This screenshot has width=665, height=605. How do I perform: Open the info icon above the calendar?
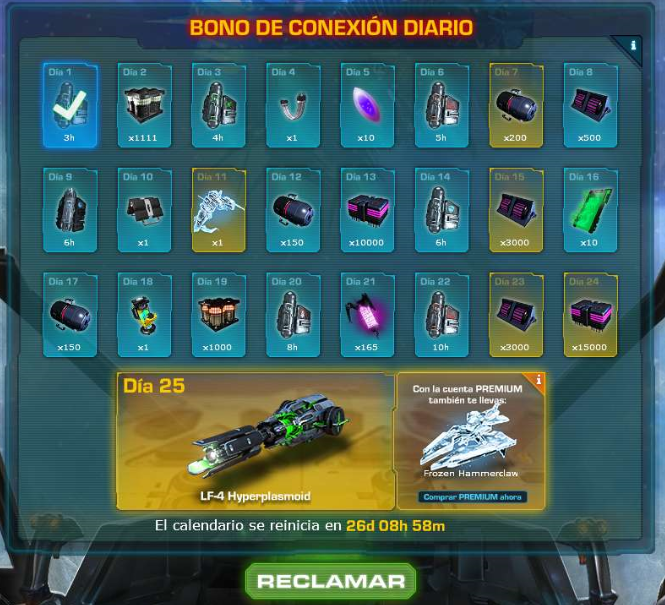(632, 46)
